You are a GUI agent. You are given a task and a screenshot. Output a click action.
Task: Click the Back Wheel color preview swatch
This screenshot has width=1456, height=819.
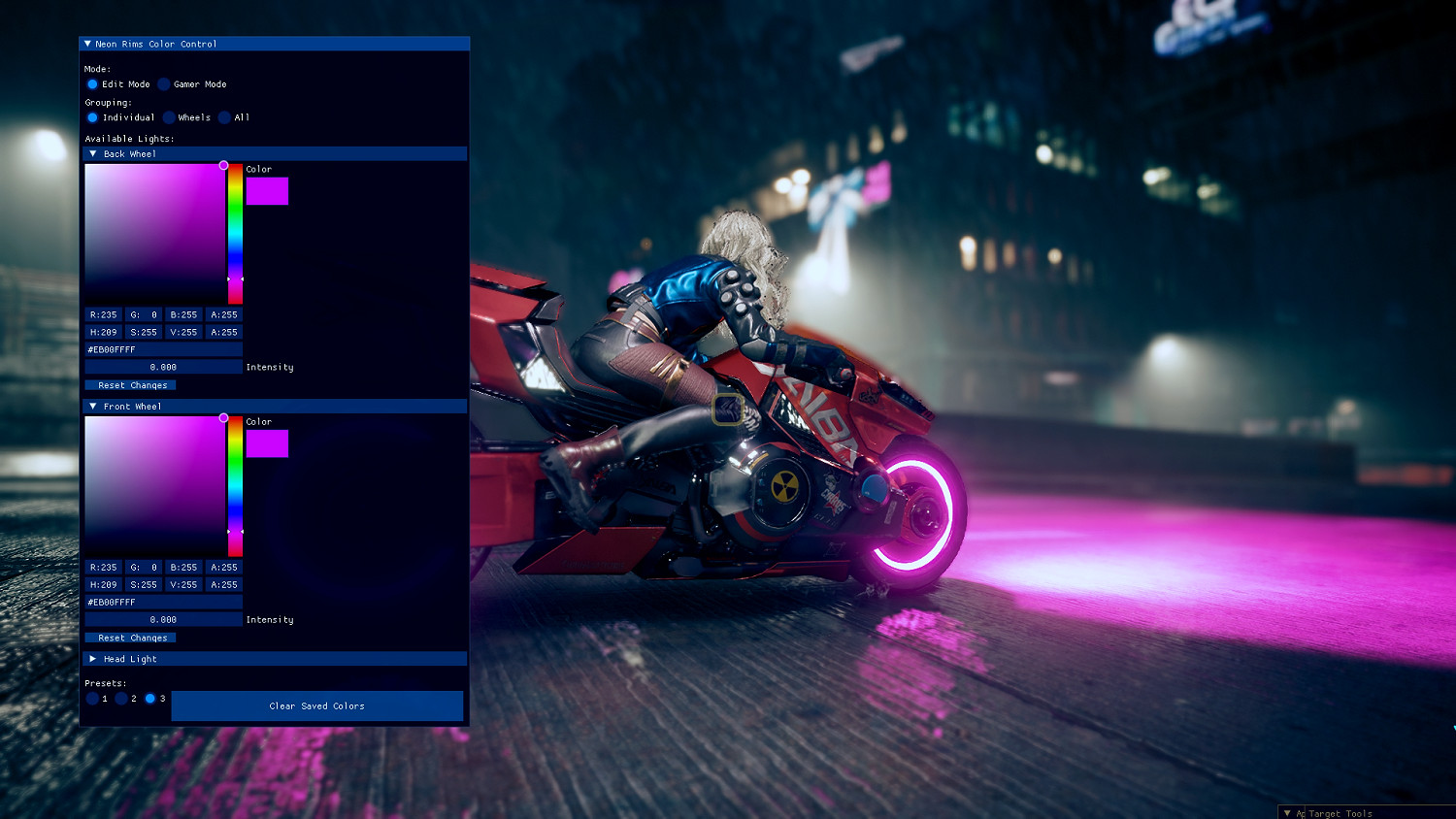(x=268, y=190)
